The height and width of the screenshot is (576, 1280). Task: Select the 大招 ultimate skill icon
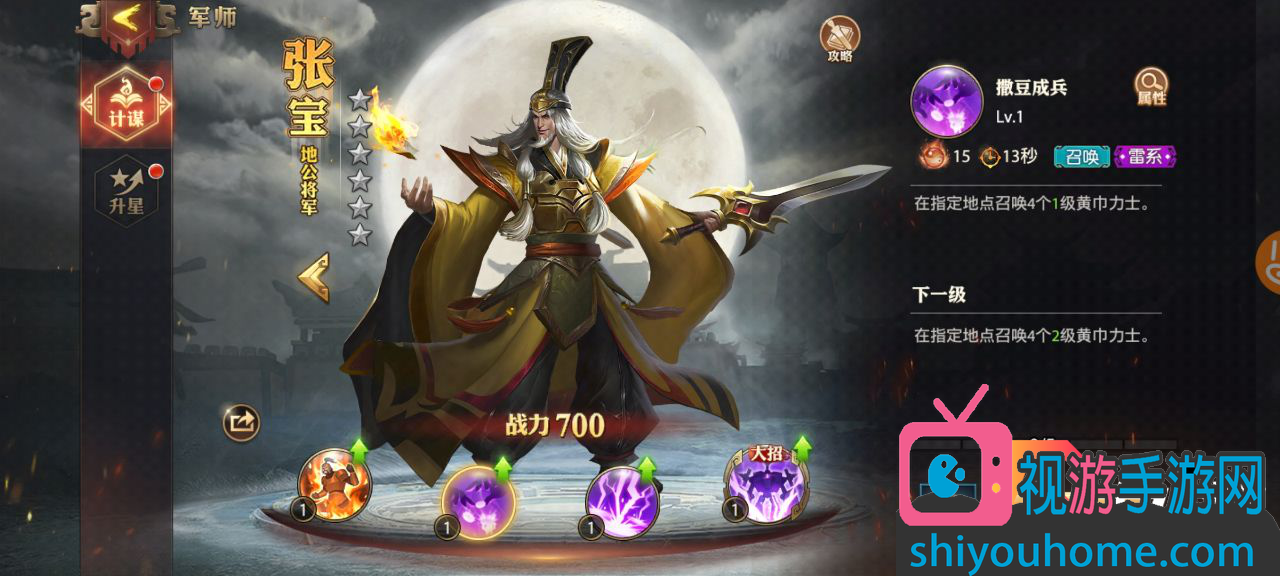[766, 485]
